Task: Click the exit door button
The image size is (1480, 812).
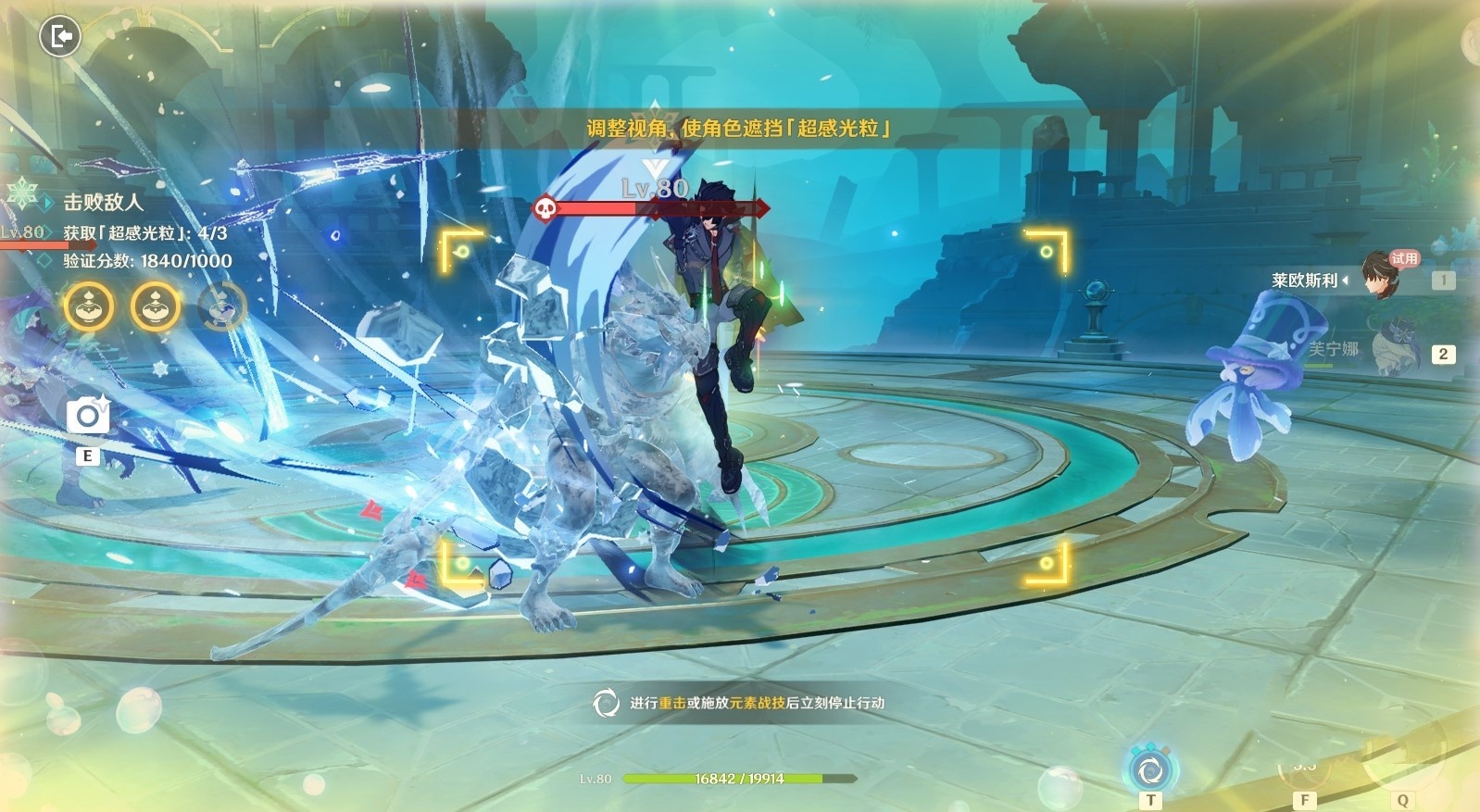Action: click(x=60, y=37)
